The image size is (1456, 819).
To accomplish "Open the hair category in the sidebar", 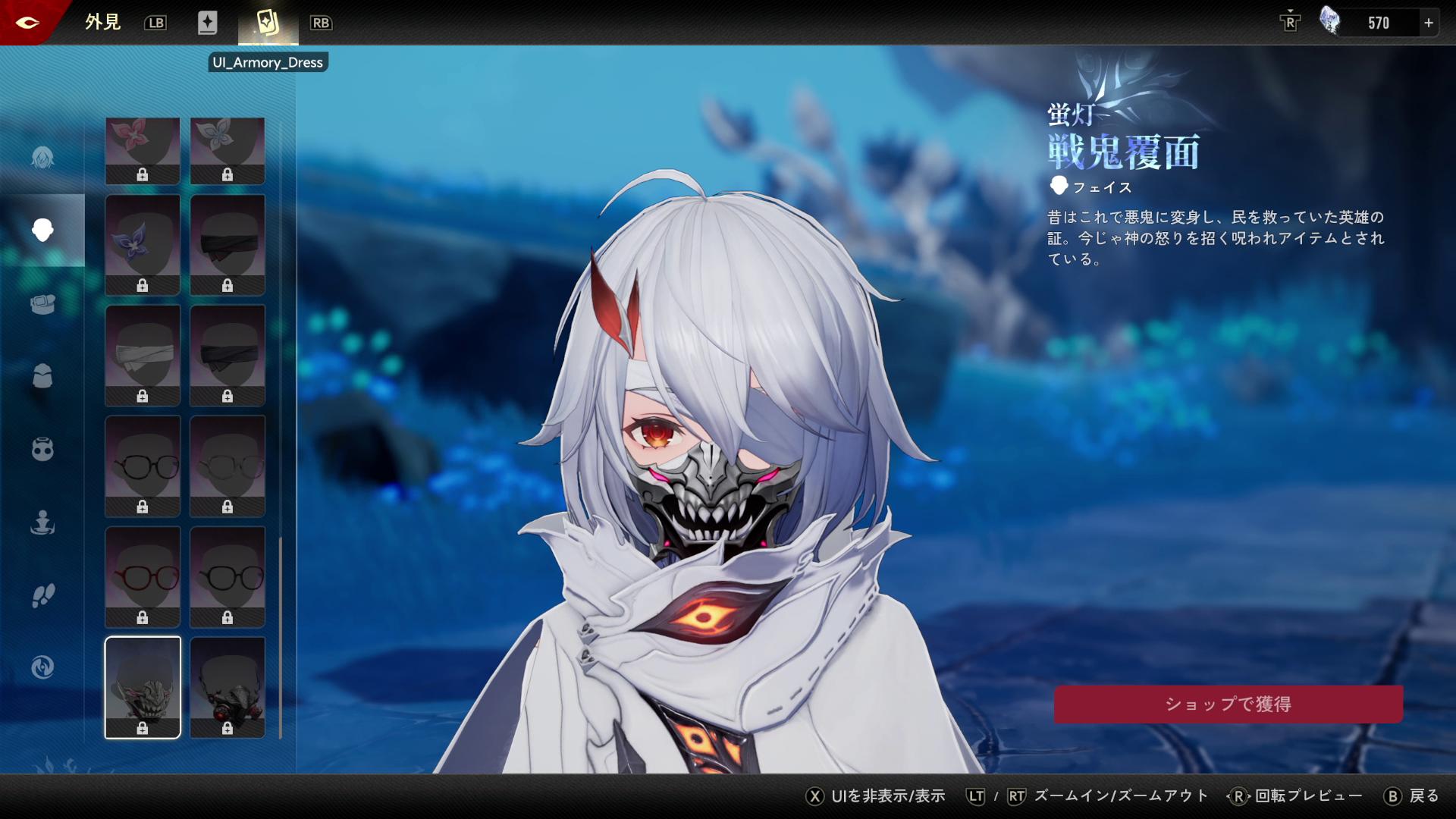I will (42, 157).
